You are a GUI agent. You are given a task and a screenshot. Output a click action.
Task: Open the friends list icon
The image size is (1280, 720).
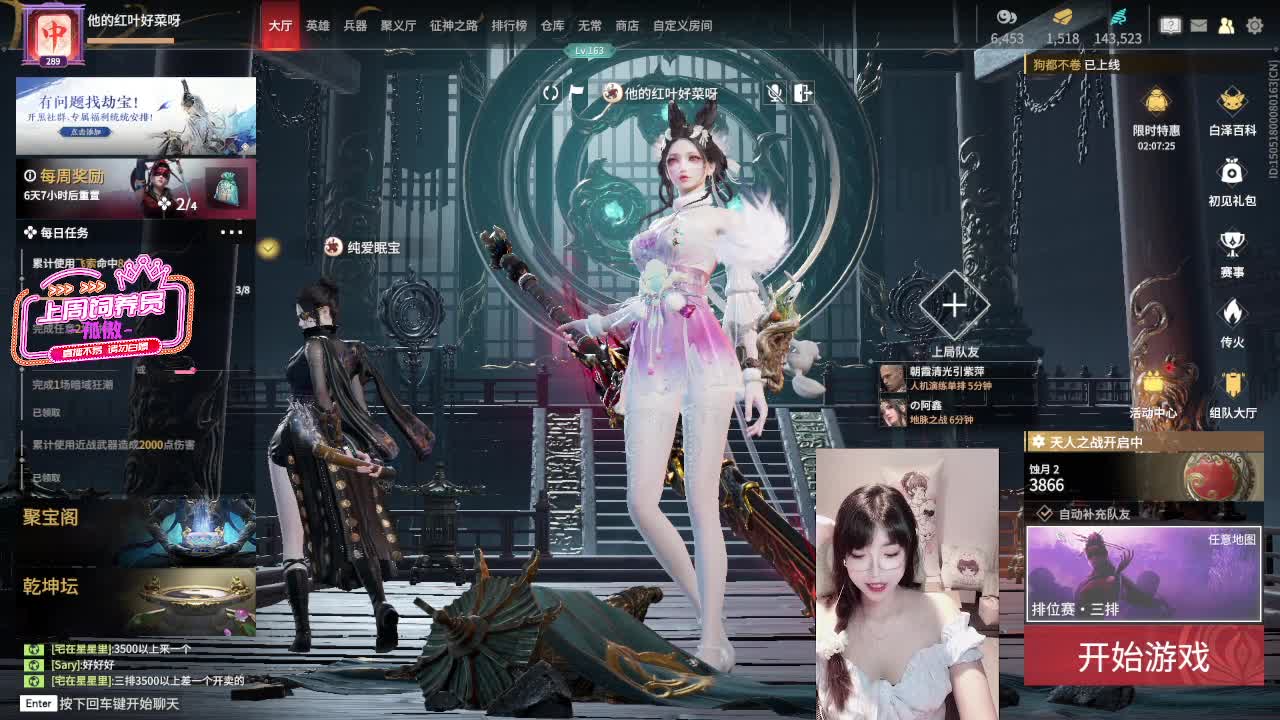(1225, 25)
